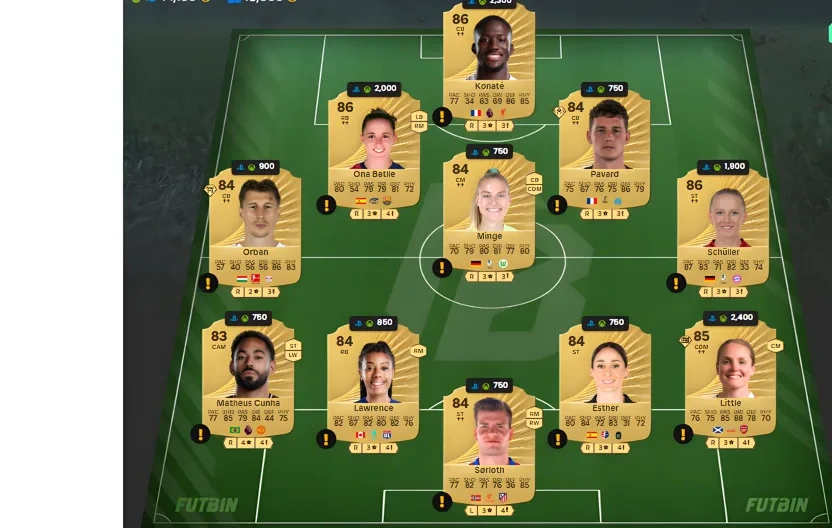The height and width of the screenshot is (528, 832).
Task: Open the warning icon beside Little
Action: 683,434
